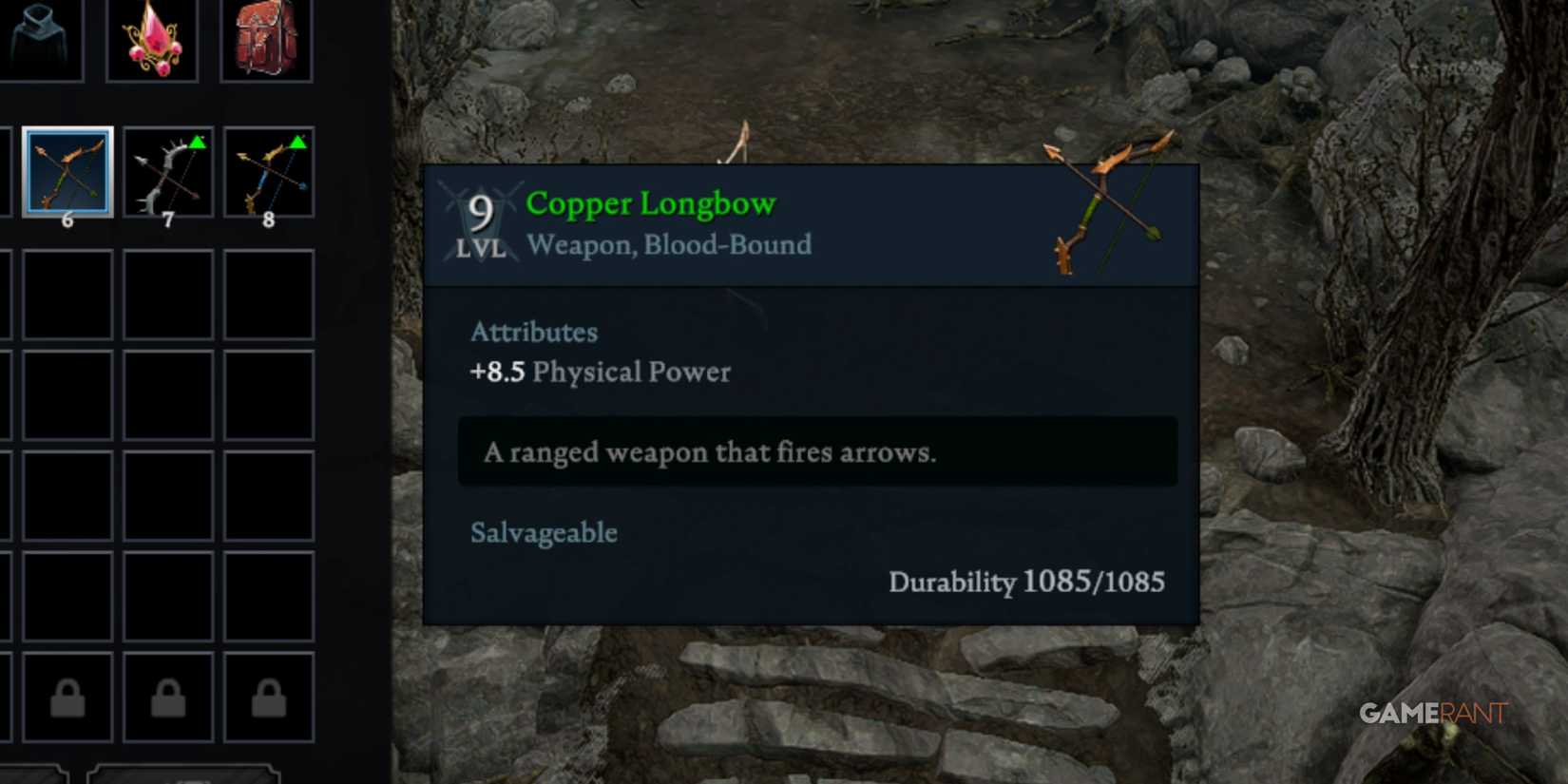
Task: Click the Salvageable label
Action: click(544, 533)
